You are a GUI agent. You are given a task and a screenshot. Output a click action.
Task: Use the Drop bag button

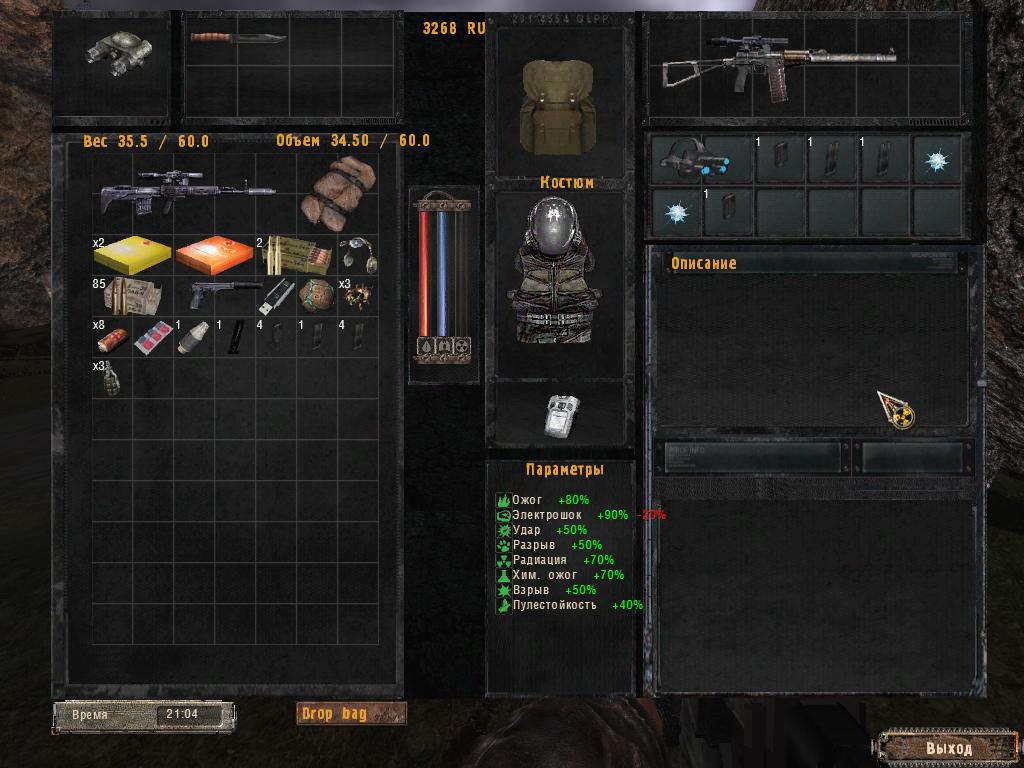click(x=352, y=713)
